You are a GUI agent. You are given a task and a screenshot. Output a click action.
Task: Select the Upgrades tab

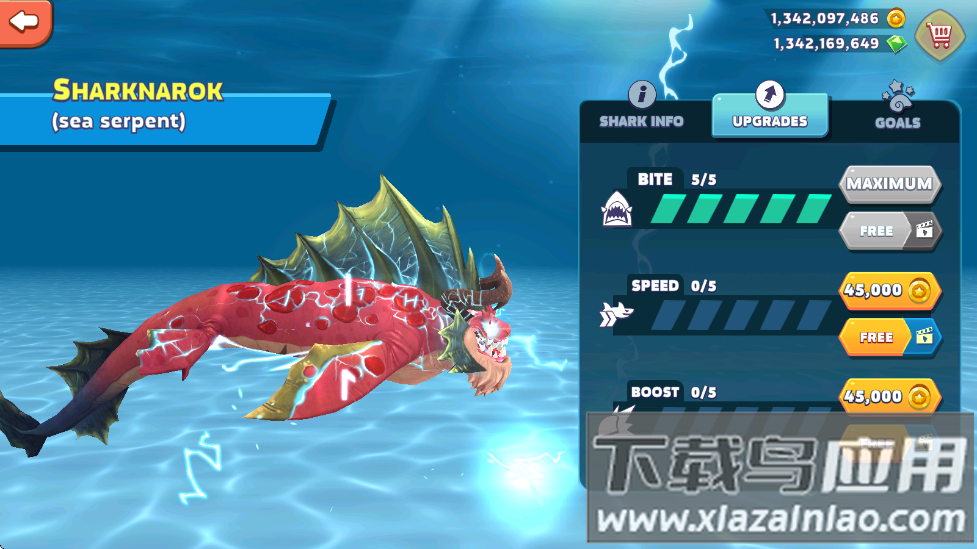click(x=769, y=110)
